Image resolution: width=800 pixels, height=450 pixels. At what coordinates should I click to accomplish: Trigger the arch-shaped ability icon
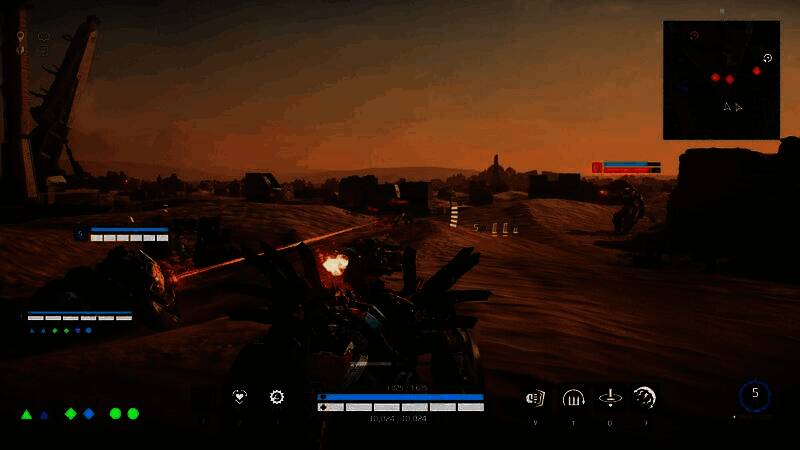click(573, 398)
